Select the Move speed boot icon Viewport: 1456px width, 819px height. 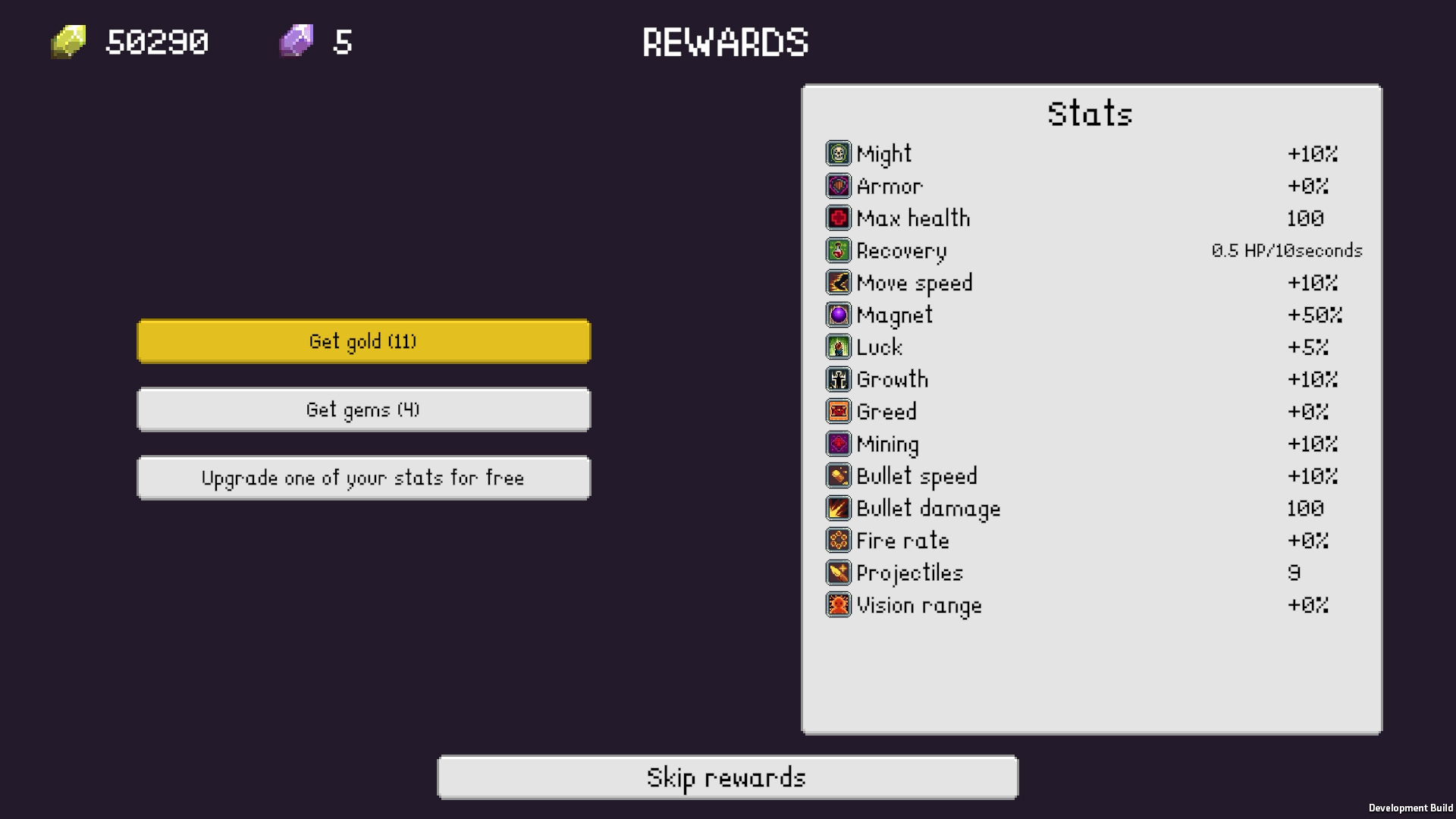[x=838, y=282]
